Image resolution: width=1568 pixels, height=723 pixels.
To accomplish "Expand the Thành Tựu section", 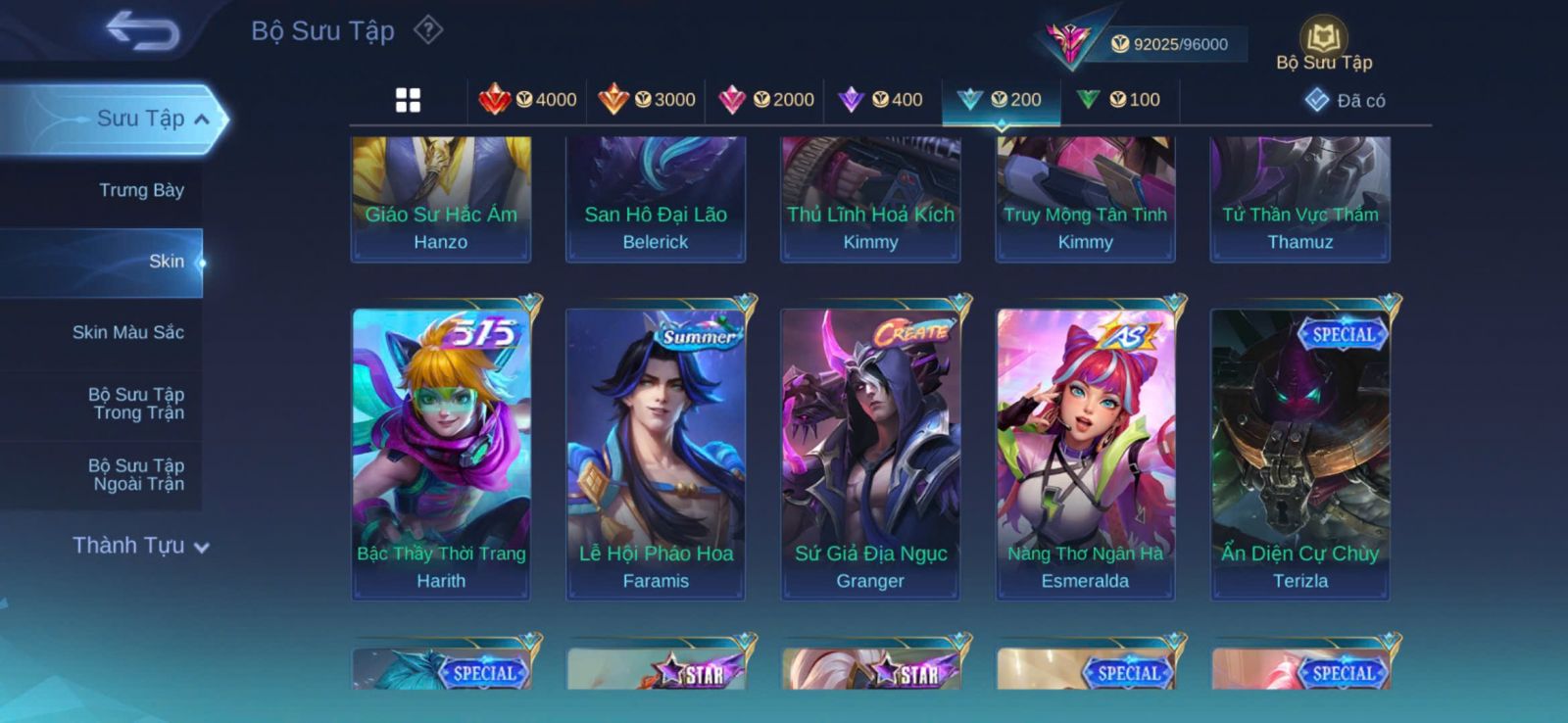I will pyautogui.click(x=141, y=546).
